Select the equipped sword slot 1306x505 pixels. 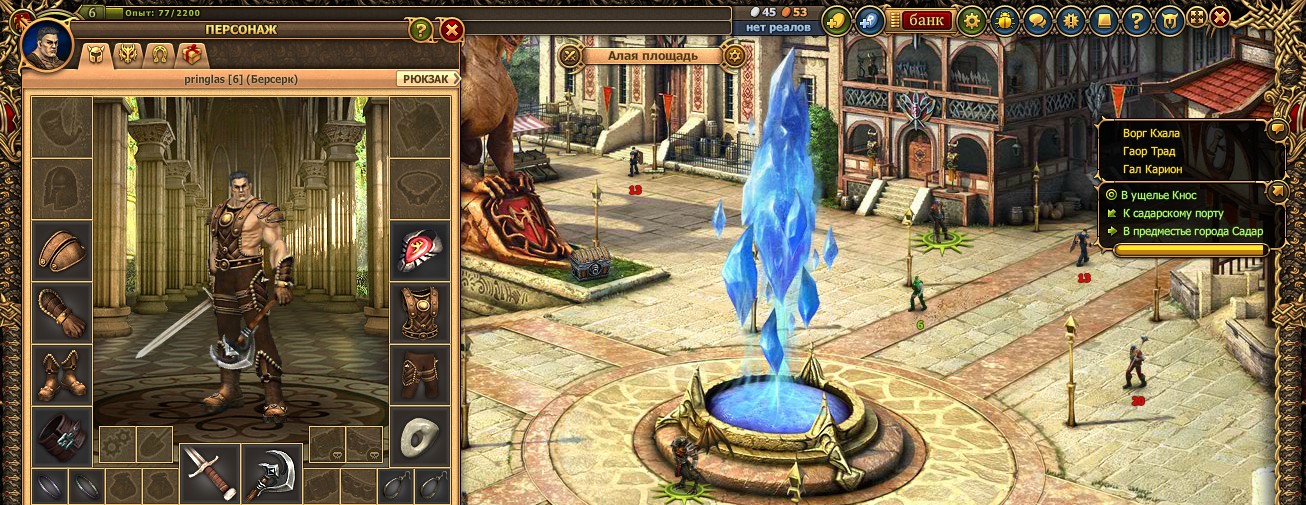pyautogui.click(x=209, y=472)
